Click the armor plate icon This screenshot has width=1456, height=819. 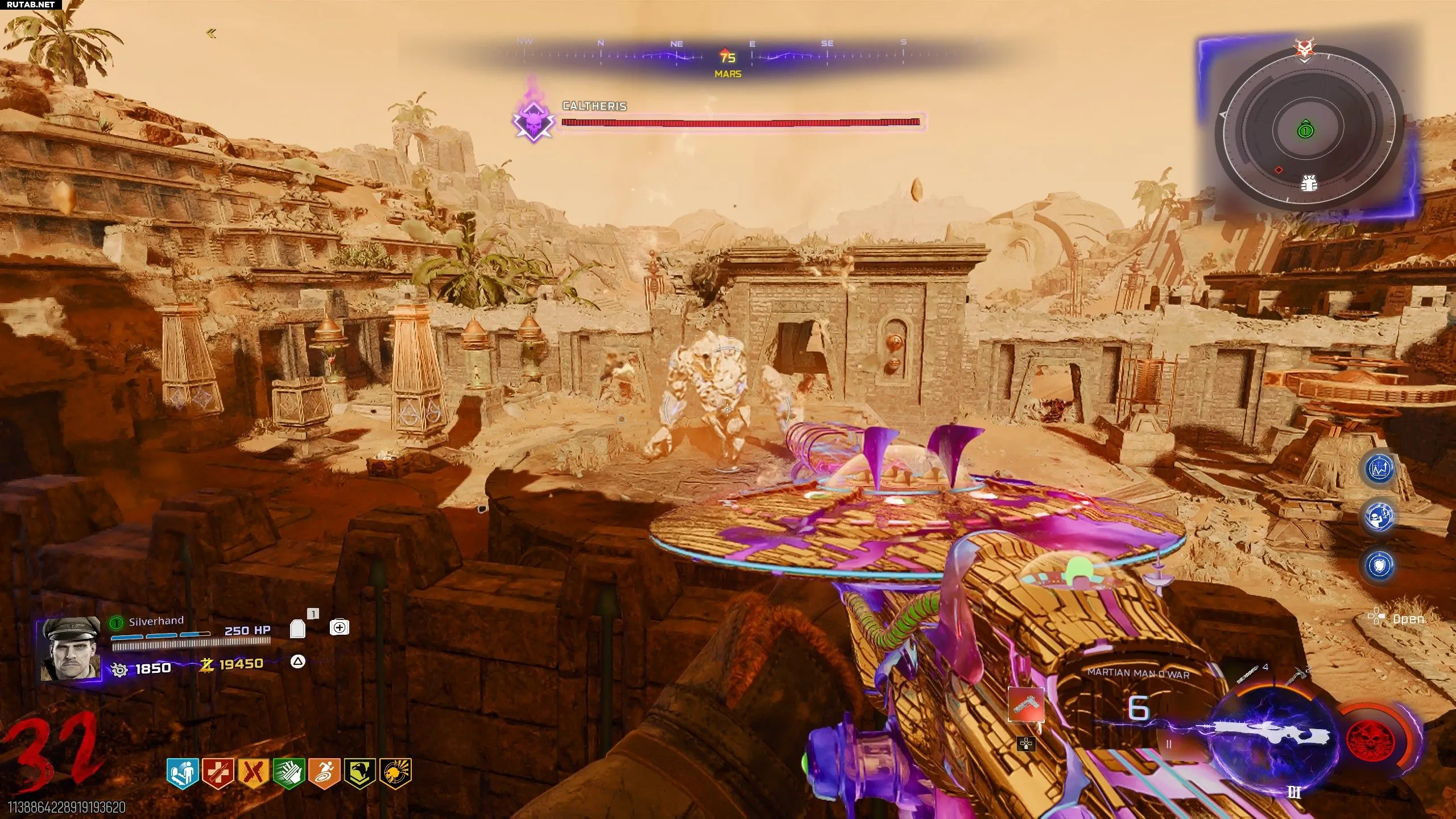pyautogui.click(x=297, y=628)
